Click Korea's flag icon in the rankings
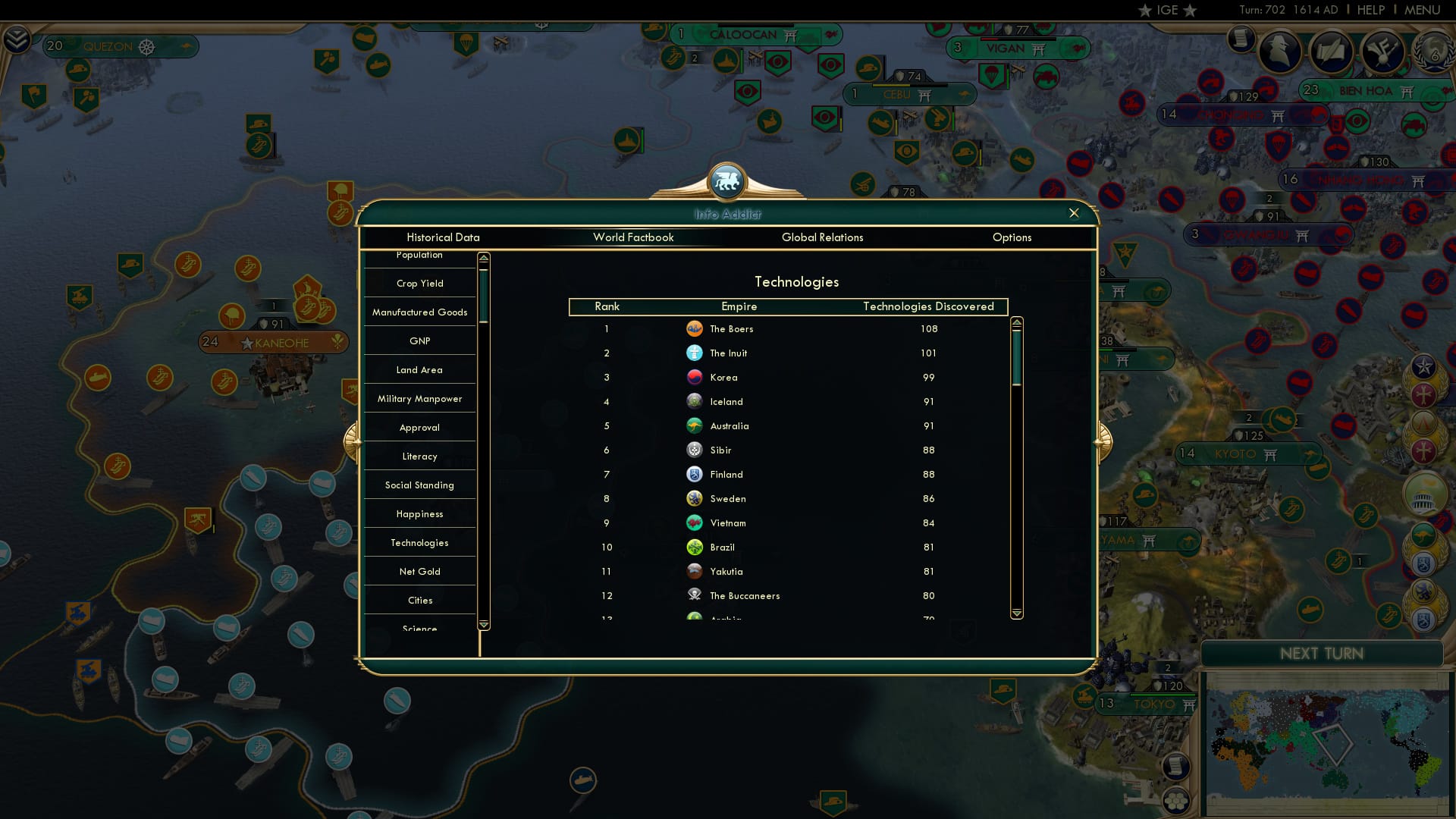The height and width of the screenshot is (819, 1456). (x=695, y=377)
